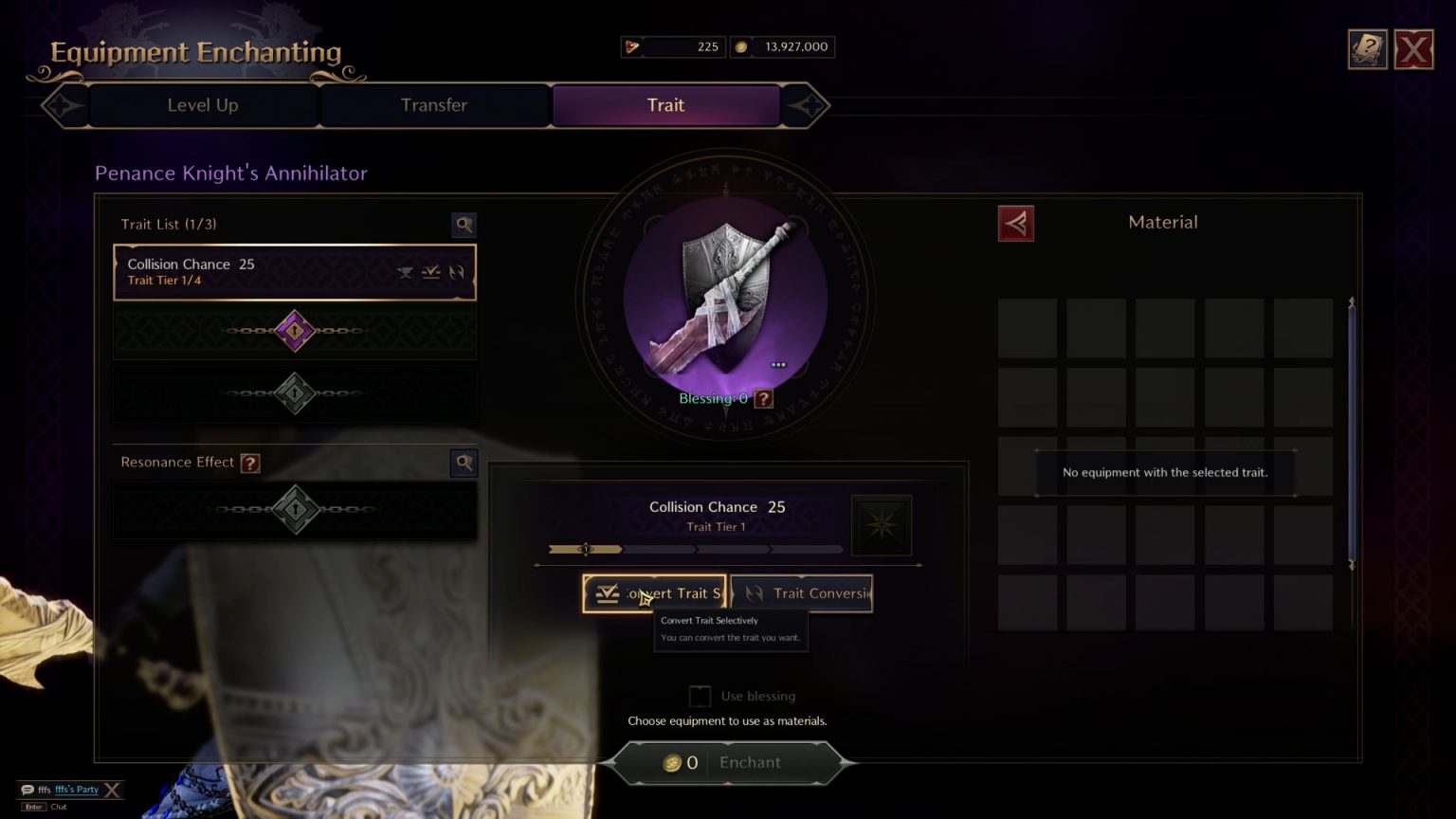The width and height of the screenshot is (1456, 819).
Task: Open the help card icon in top-right corner
Action: 1368,48
